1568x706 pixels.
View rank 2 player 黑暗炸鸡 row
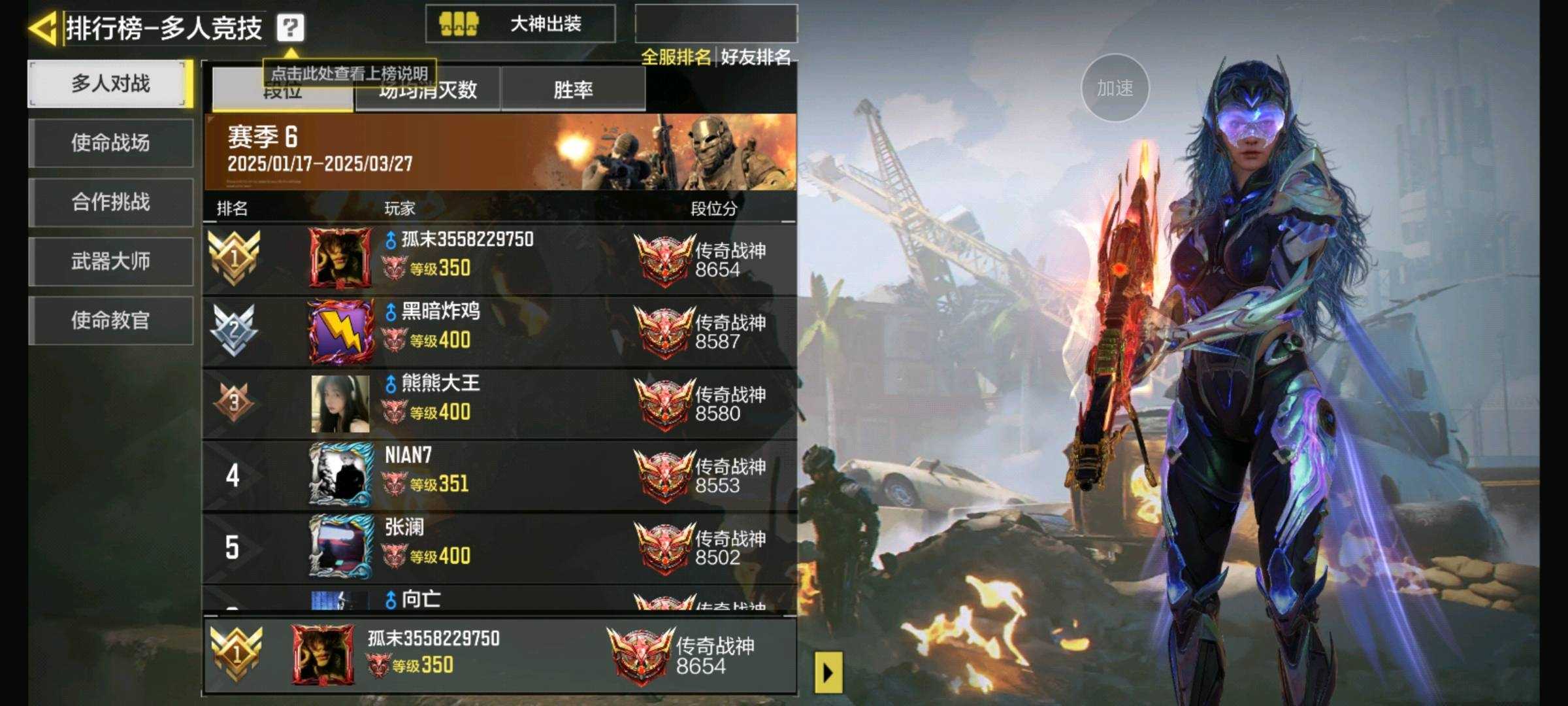[499, 331]
